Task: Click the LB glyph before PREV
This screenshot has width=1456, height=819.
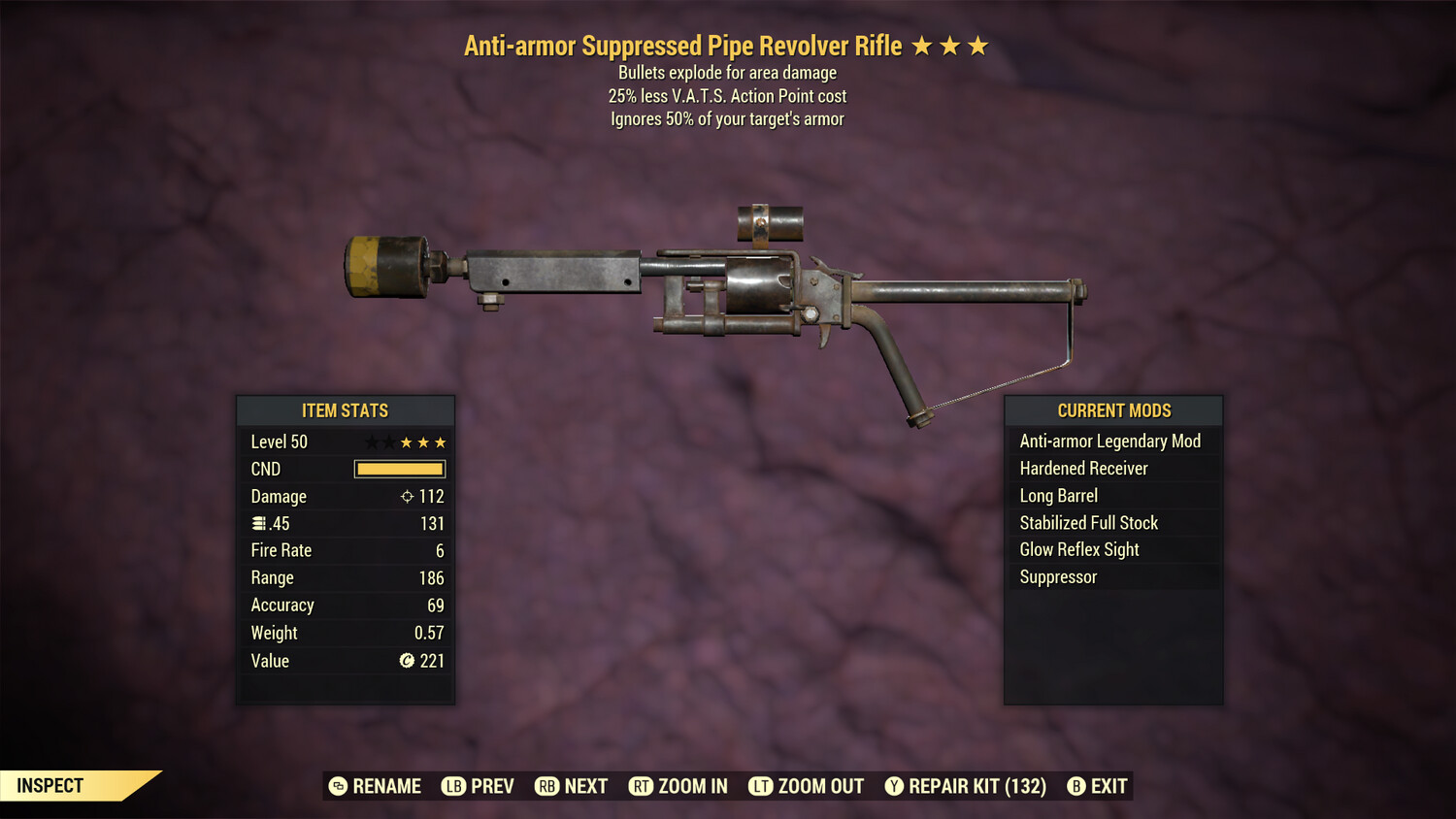Action: (x=451, y=786)
